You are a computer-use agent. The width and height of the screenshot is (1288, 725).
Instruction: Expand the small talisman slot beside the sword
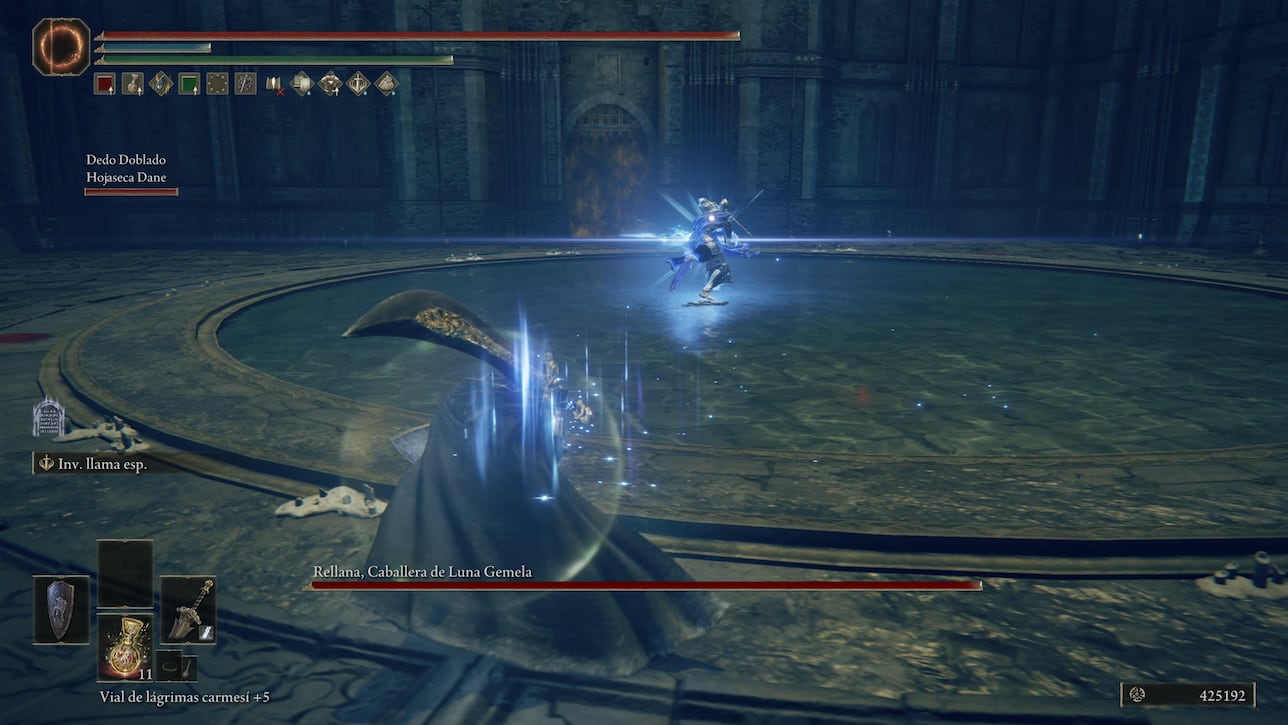tap(170, 665)
